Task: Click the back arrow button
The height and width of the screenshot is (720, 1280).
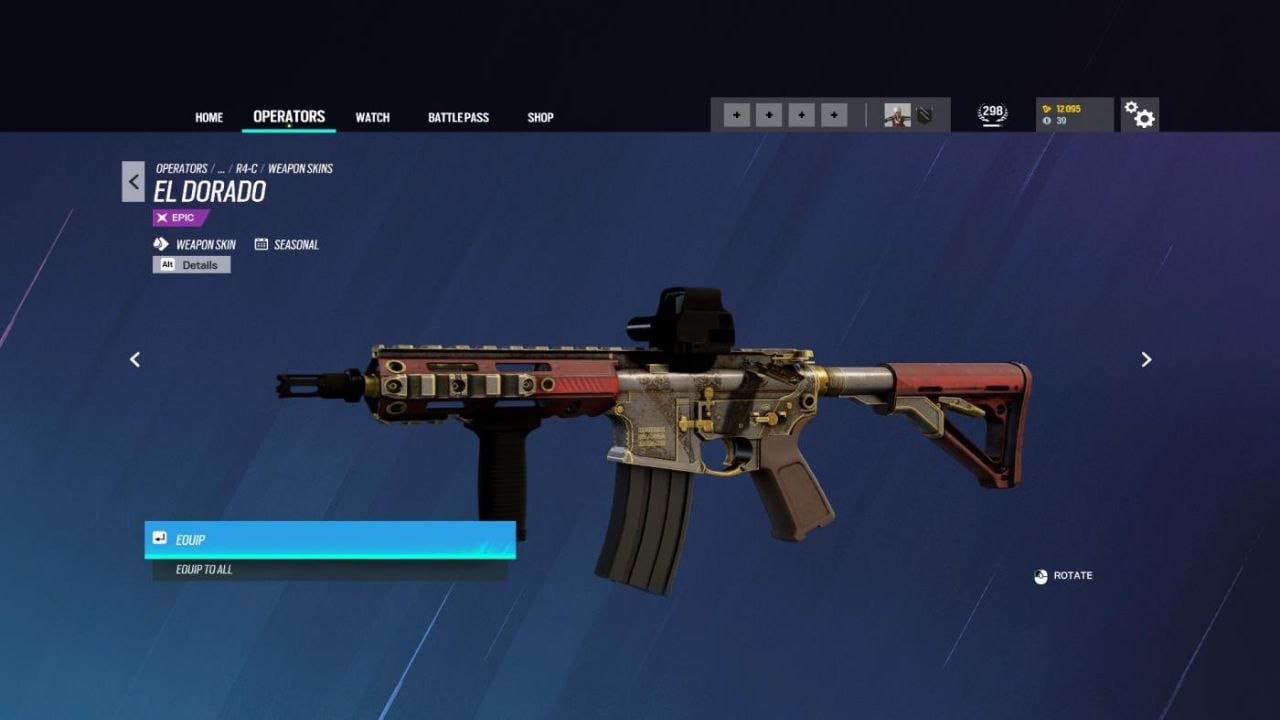Action: pyautogui.click(x=133, y=181)
